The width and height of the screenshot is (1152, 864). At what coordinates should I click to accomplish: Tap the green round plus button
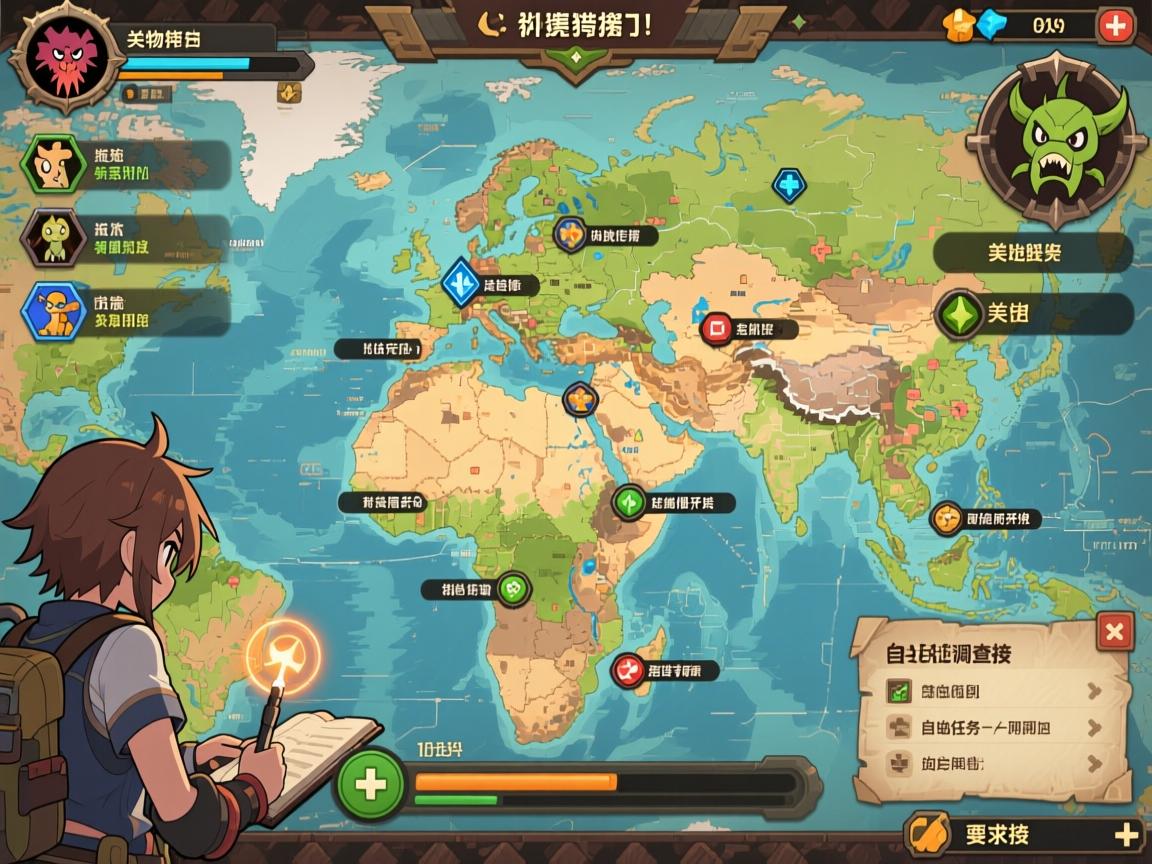pos(371,783)
